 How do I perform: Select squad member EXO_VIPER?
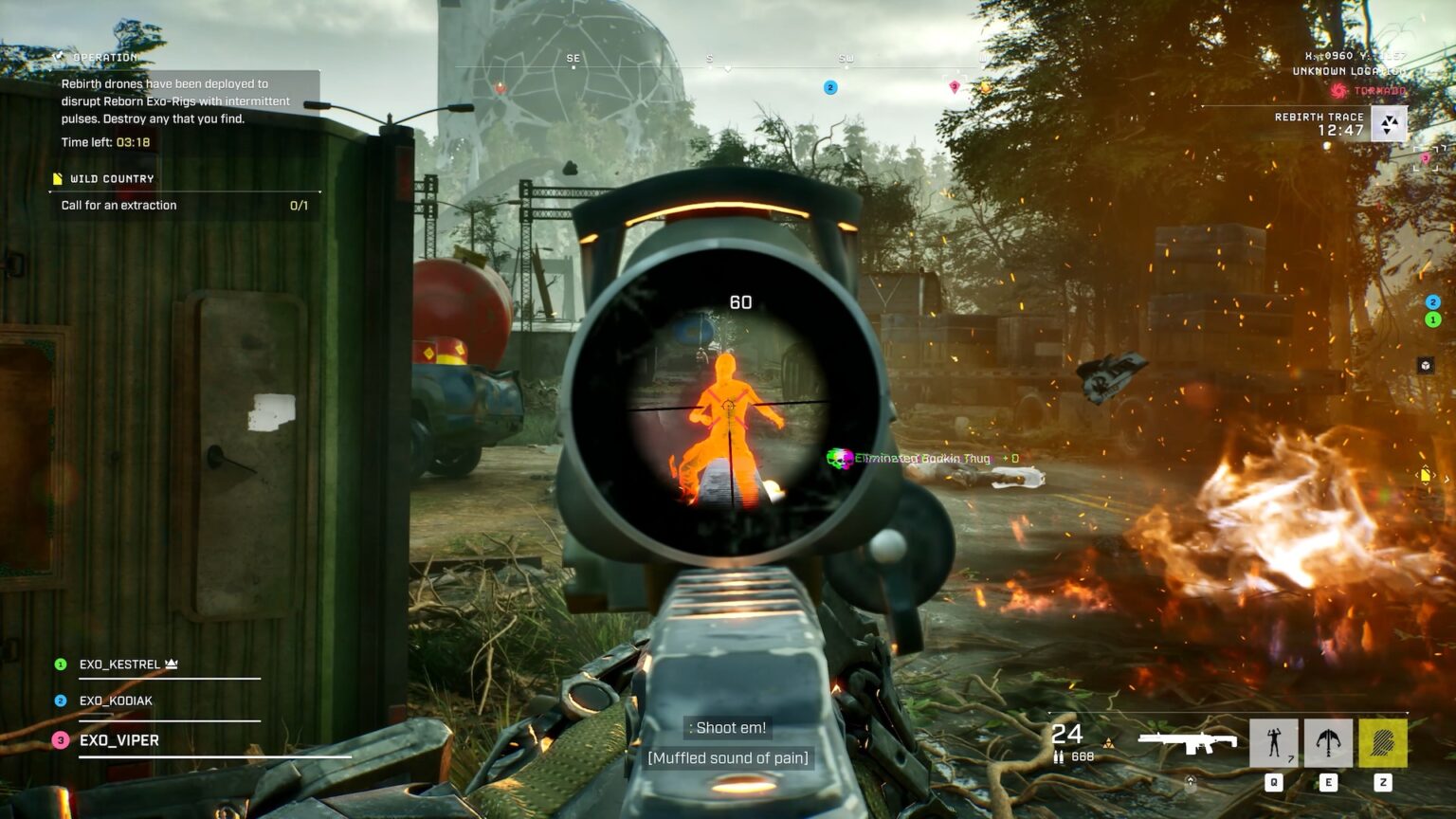coord(118,740)
